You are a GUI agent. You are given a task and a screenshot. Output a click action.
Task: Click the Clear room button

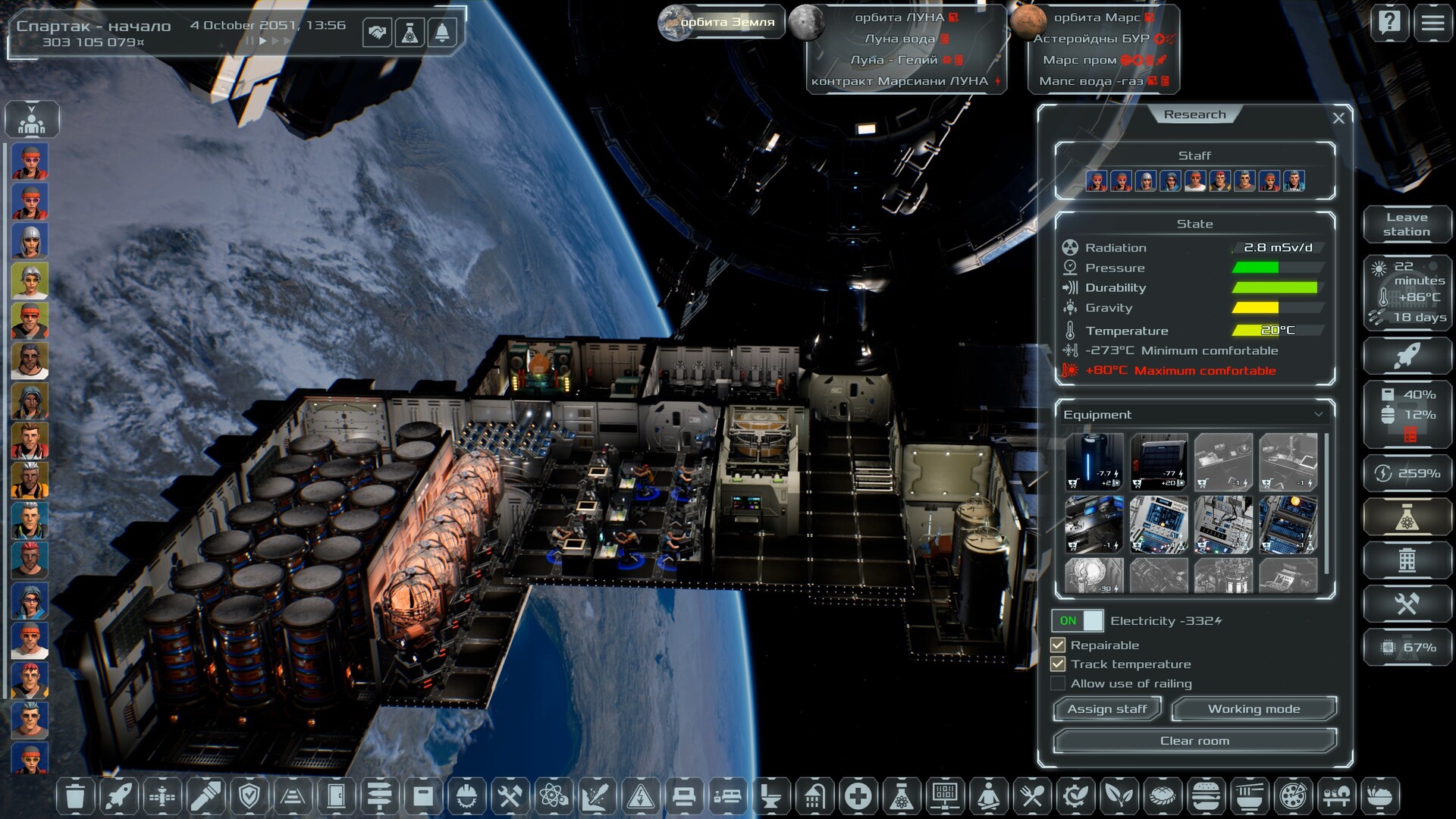pos(1194,741)
